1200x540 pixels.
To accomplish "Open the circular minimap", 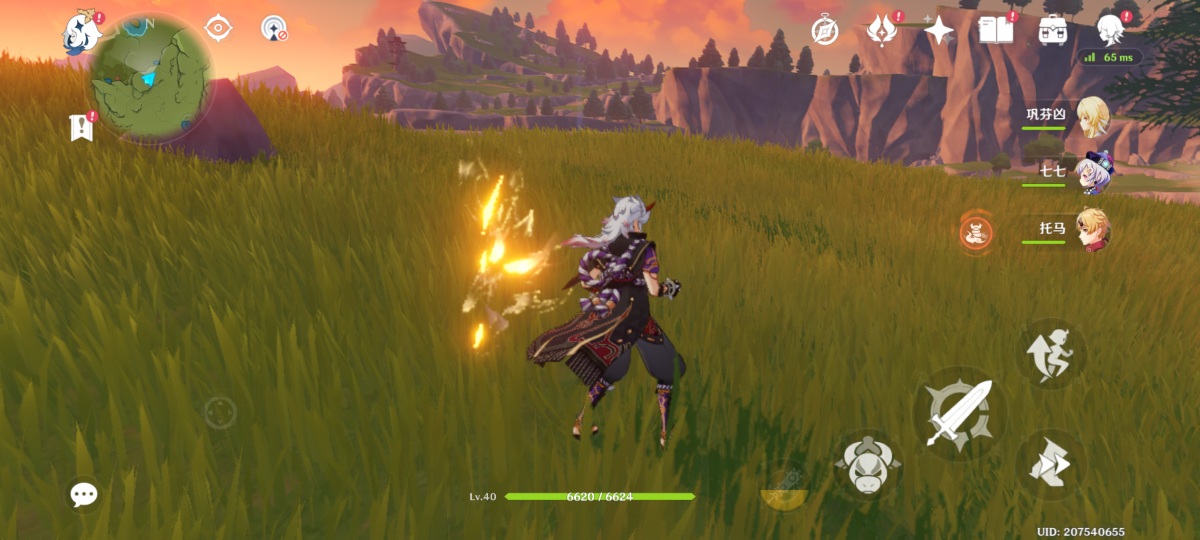I will pos(151,78).
